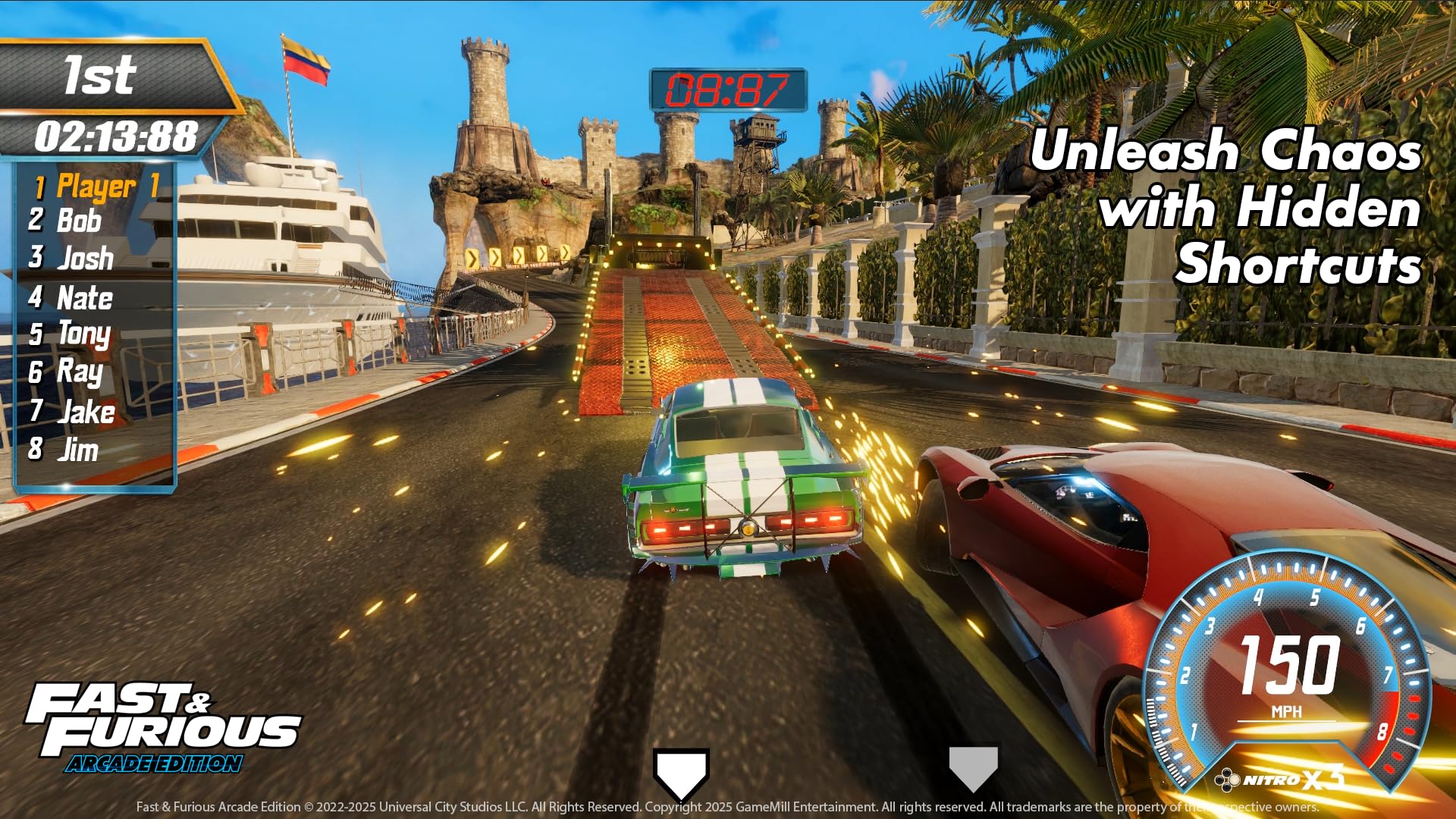Screen dimensions: 1456x819
Task: Click the 1st place position badge
Action: click(x=99, y=76)
